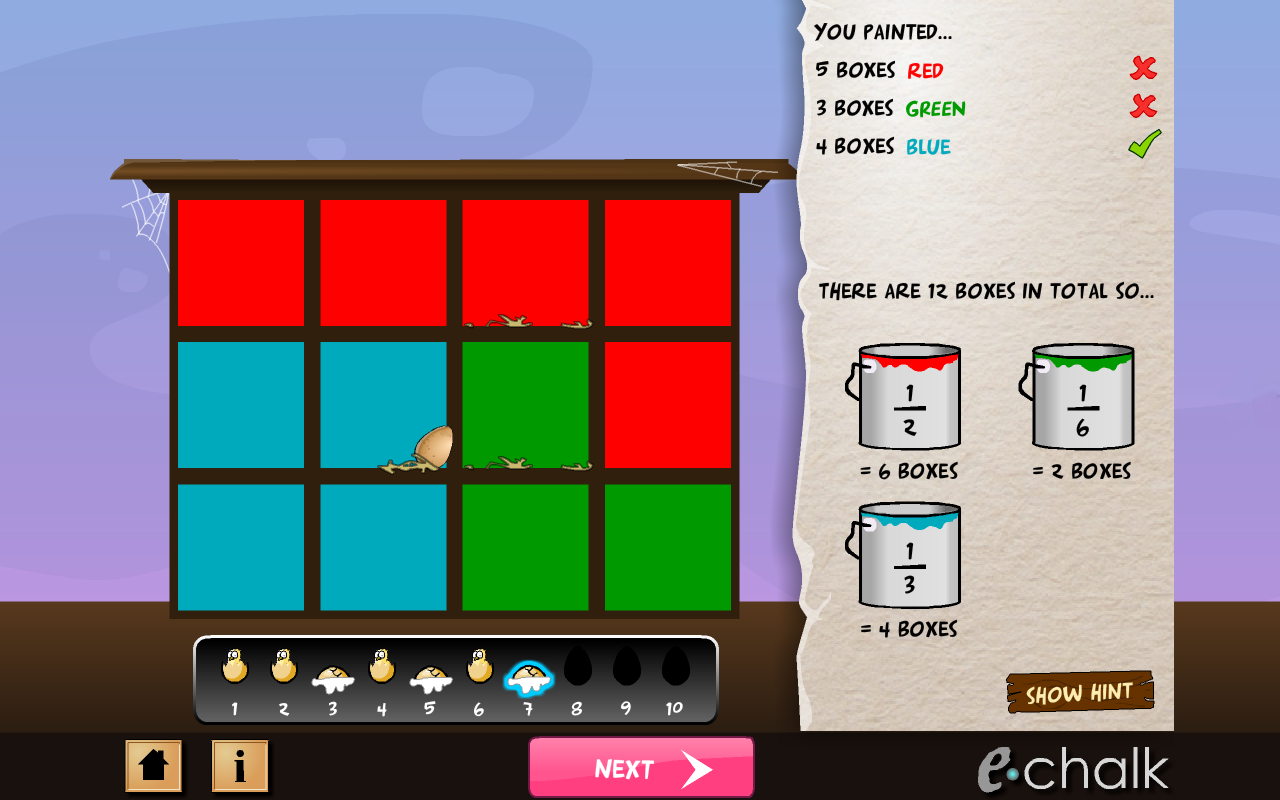Click the SHOW HINT wooden sign
The height and width of the screenshot is (800, 1280).
click(1080, 691)
